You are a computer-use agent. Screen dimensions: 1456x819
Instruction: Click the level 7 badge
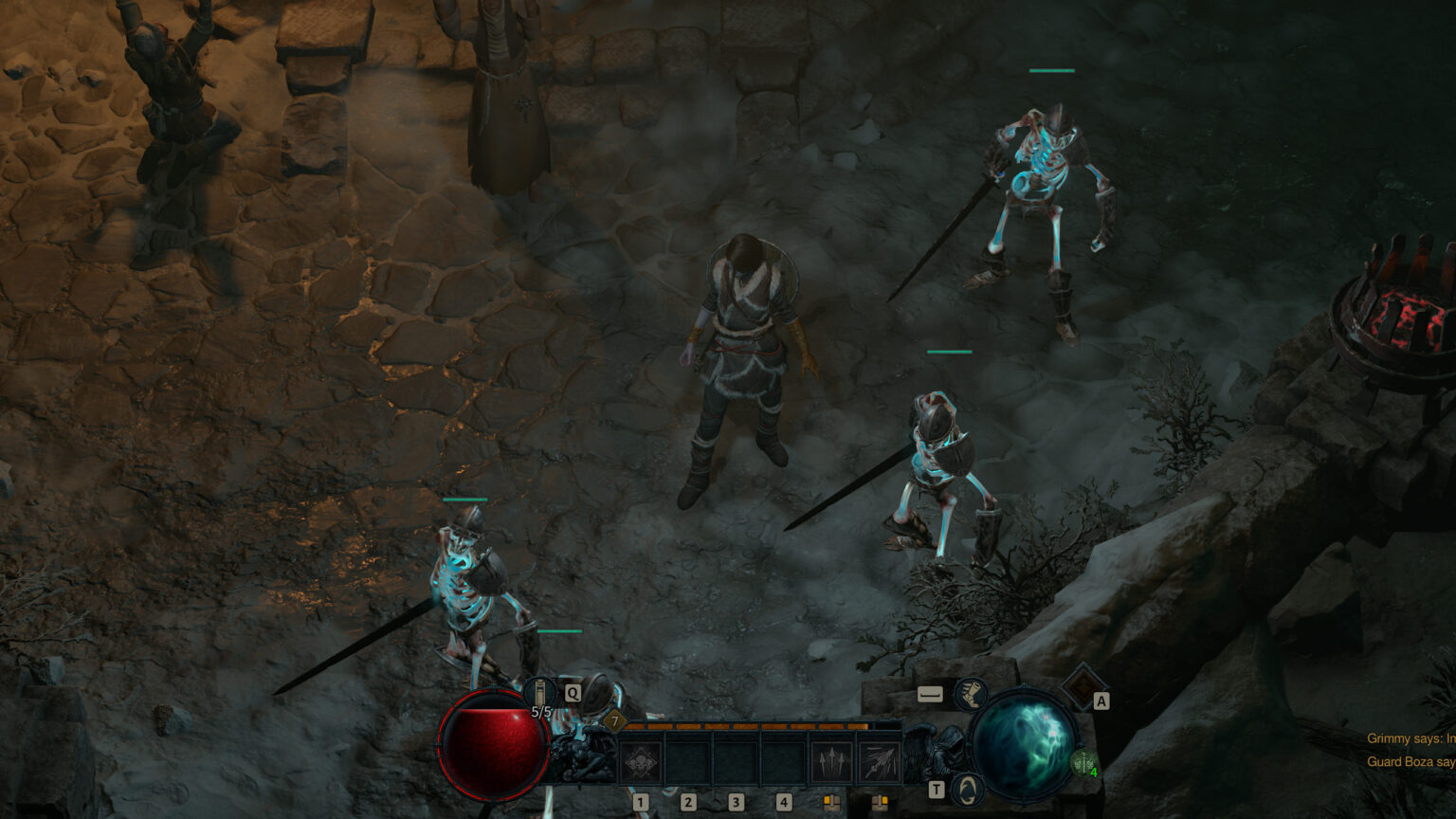pos(615,721)
